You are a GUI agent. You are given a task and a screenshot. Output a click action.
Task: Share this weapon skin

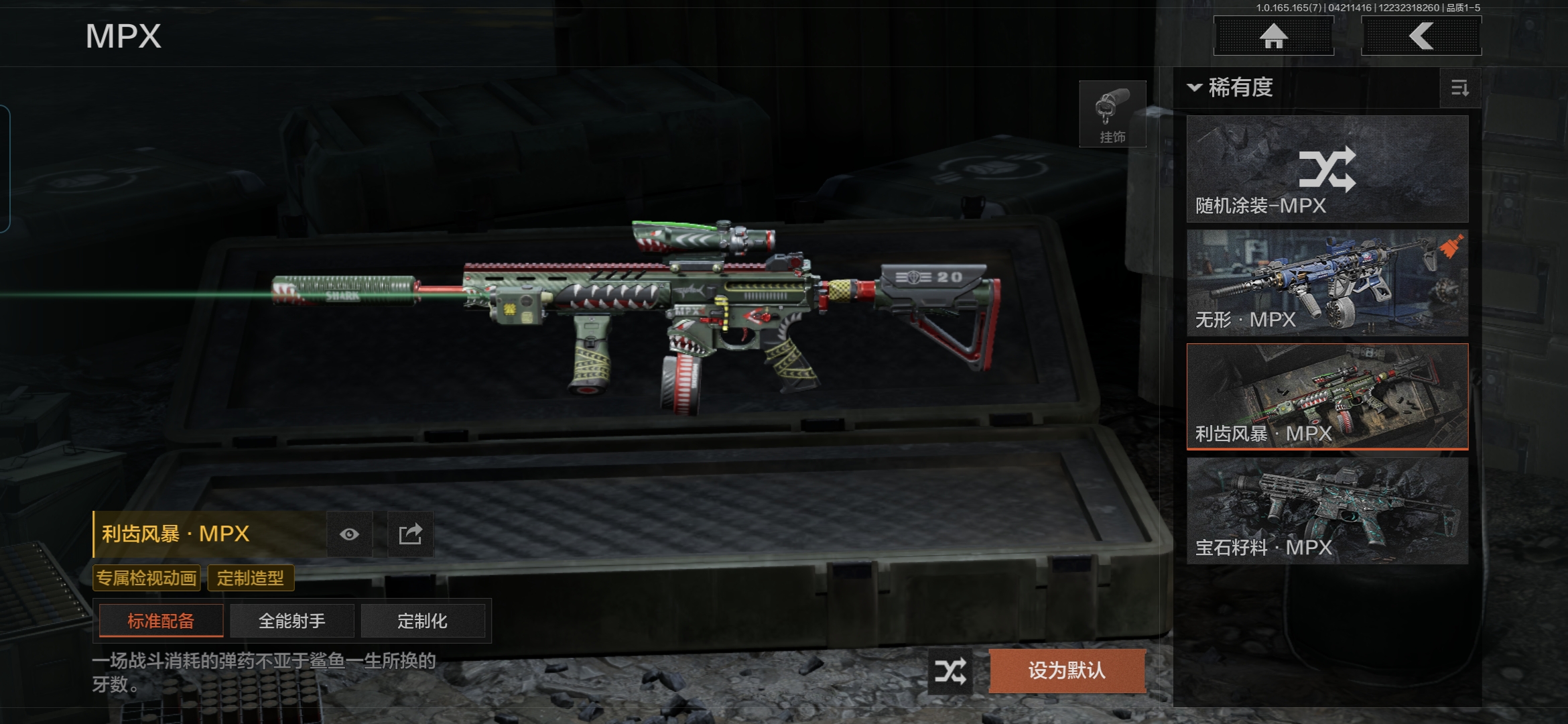(410, 534)
